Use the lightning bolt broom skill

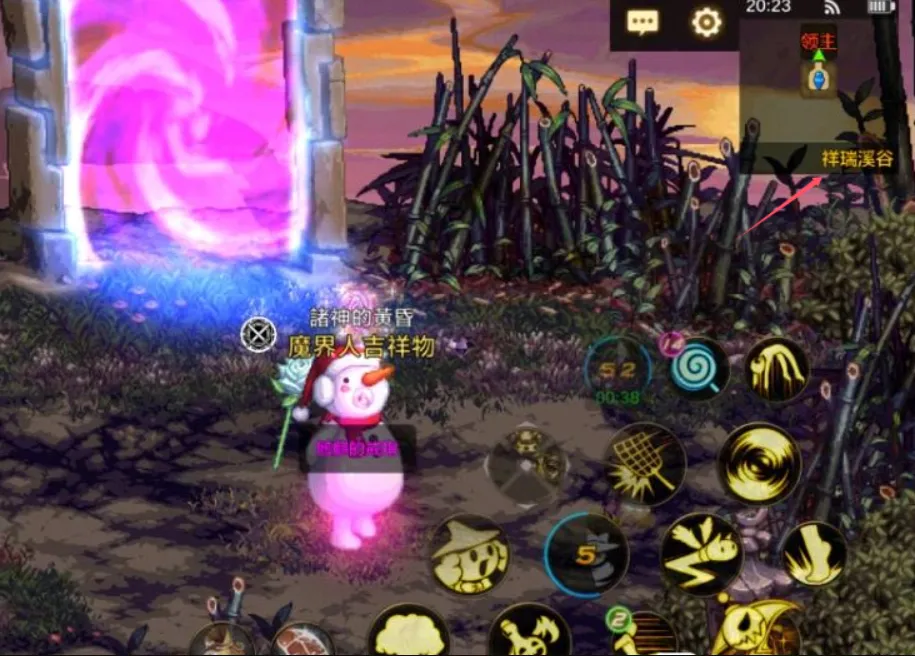(701, 553)
